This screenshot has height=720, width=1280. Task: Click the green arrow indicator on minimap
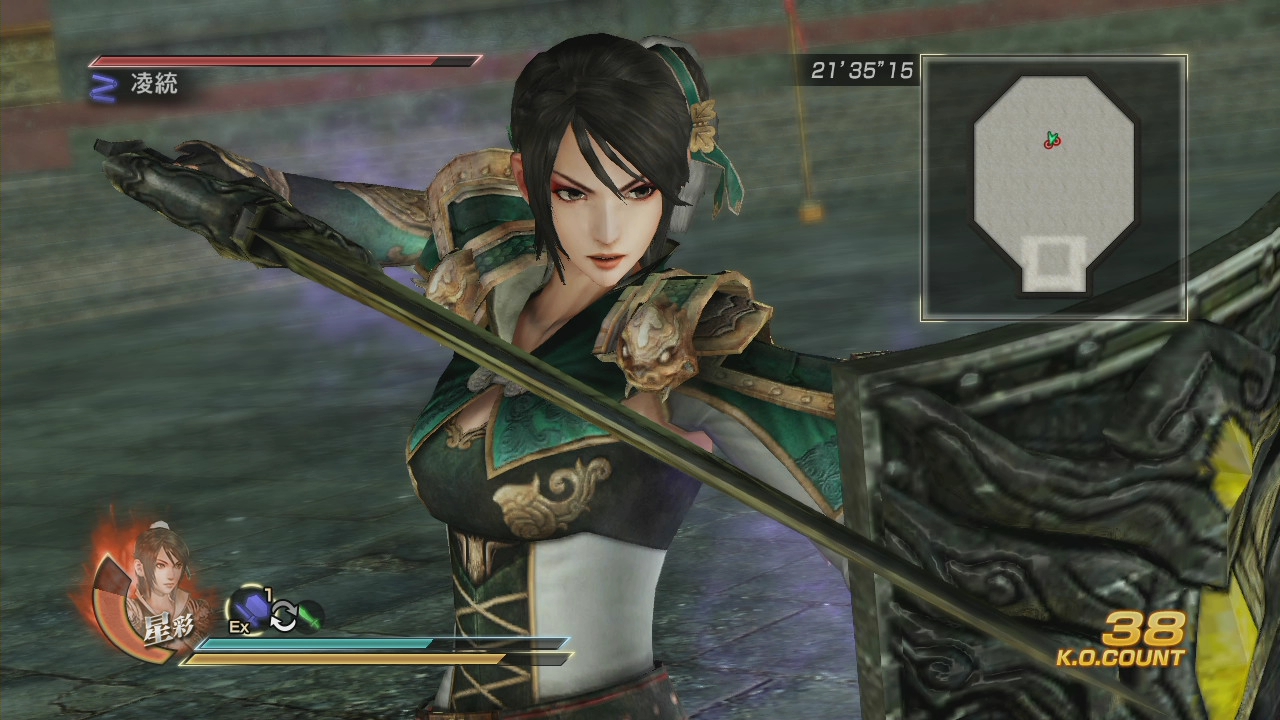(1052, 137)
